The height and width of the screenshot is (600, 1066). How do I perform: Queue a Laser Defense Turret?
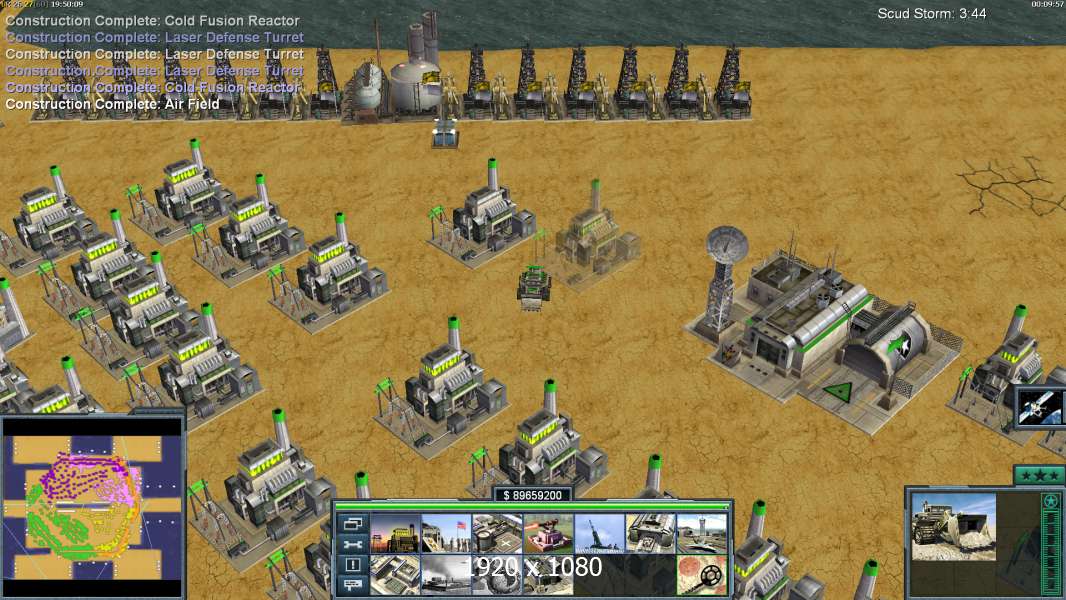tap(547, 533)
